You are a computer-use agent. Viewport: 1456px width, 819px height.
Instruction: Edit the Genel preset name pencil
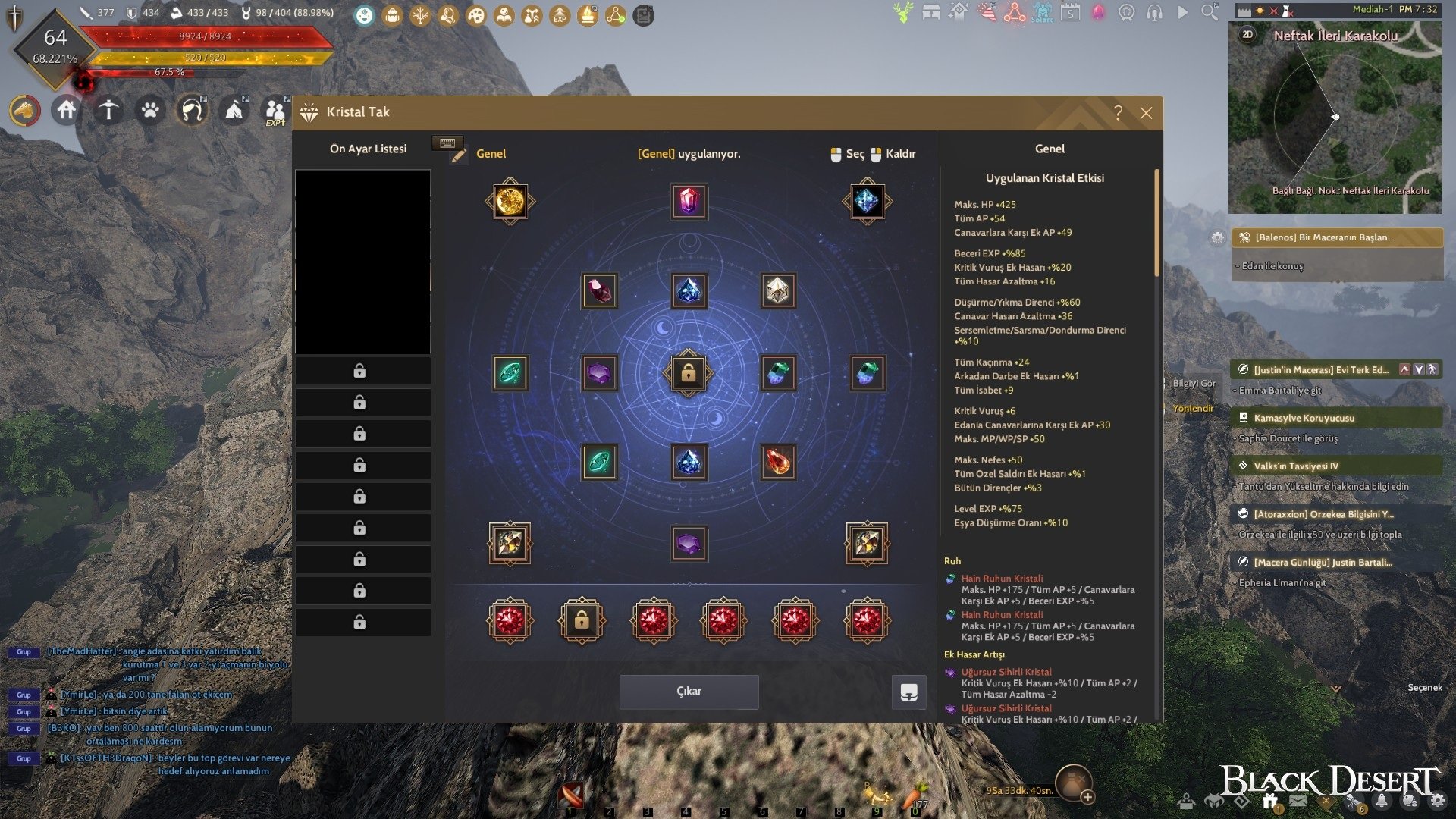(x=458, y=155)
